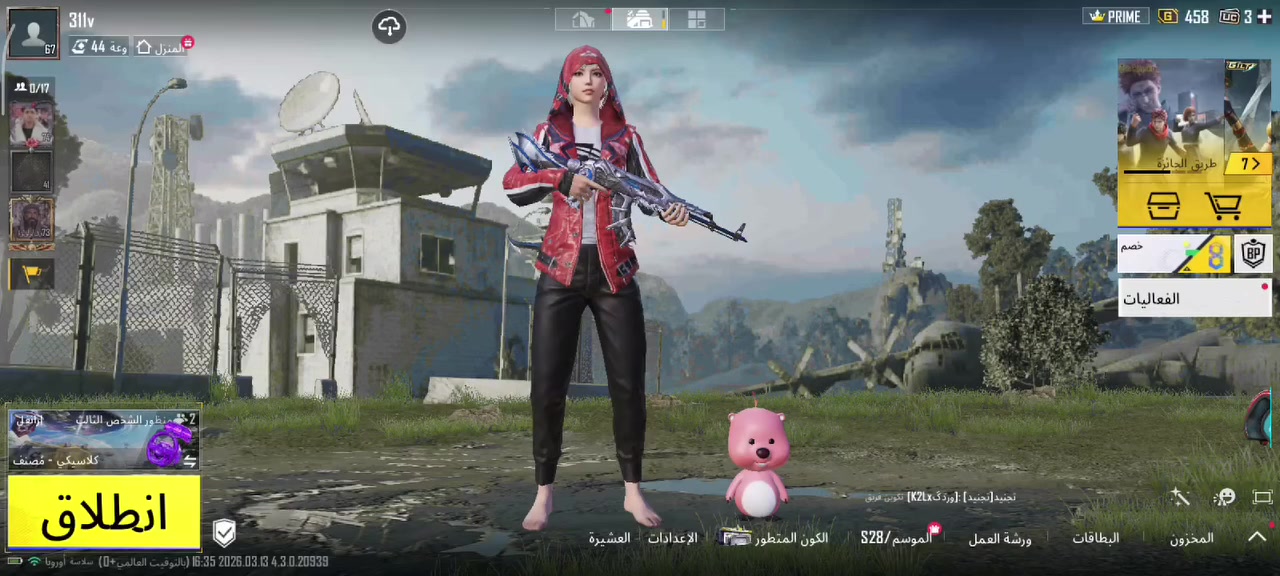
Task: Expand the bottom menu arrow
Action: point(1256,537)
